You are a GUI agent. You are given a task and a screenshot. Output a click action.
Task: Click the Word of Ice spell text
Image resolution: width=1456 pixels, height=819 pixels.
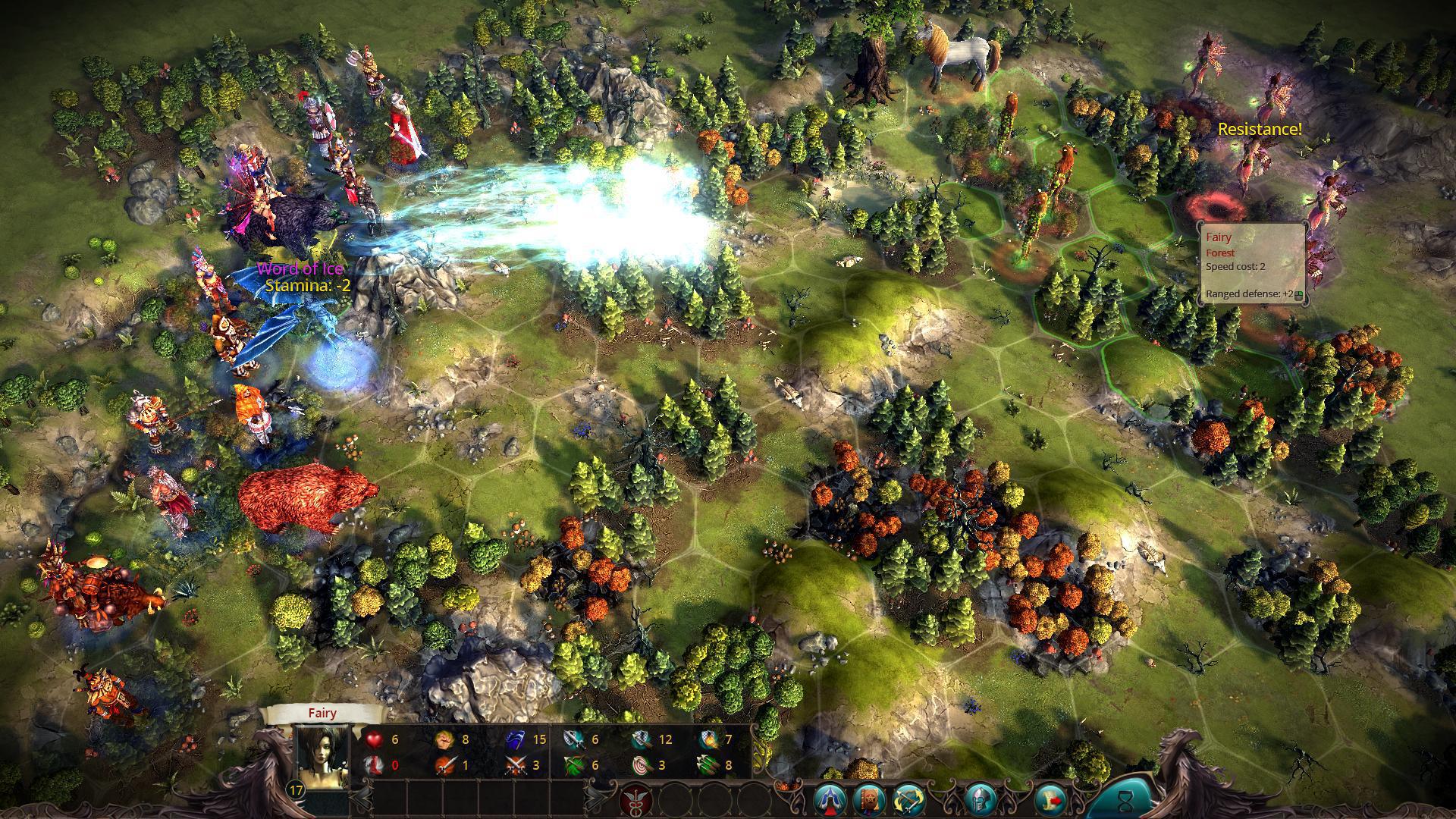[301, 269]
